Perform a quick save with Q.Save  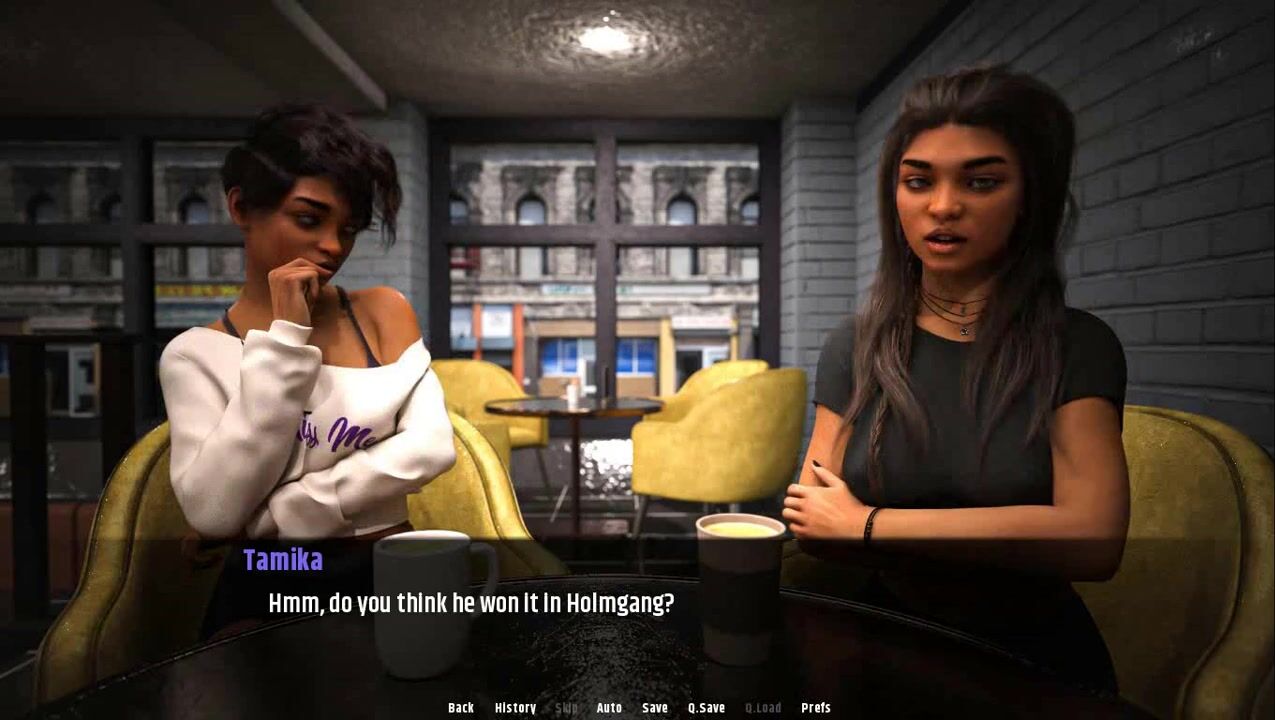click(x=706, y=708)
